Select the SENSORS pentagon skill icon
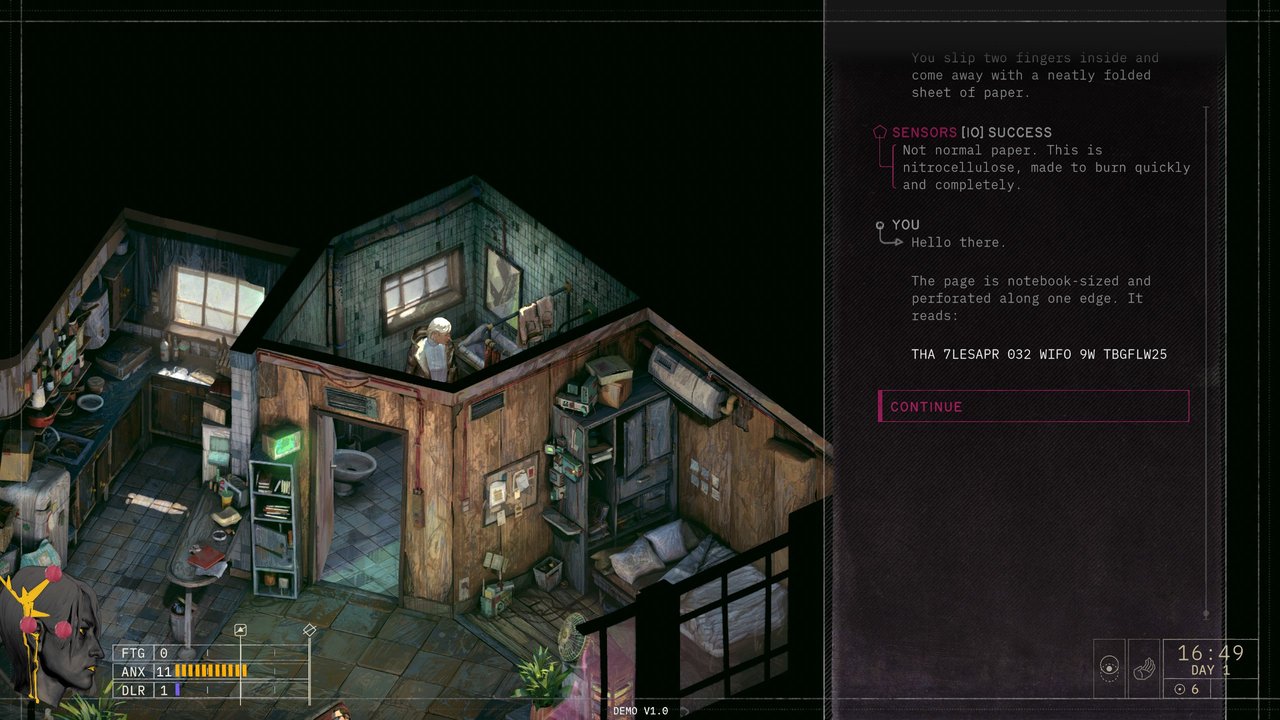 [x=879, y=131]
